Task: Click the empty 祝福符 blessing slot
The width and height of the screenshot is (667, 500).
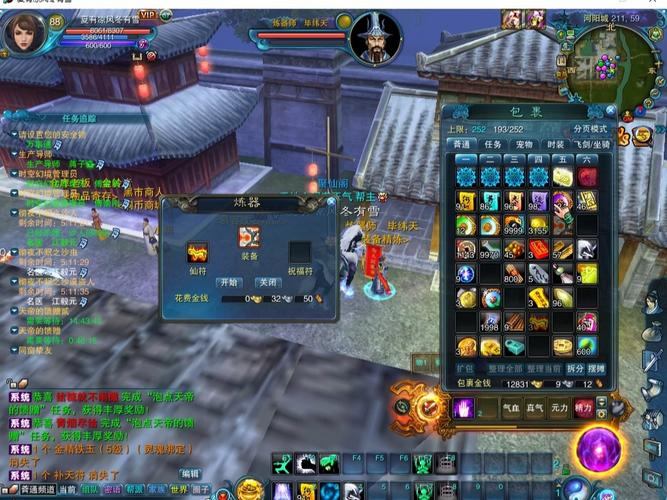Action: 300,251
